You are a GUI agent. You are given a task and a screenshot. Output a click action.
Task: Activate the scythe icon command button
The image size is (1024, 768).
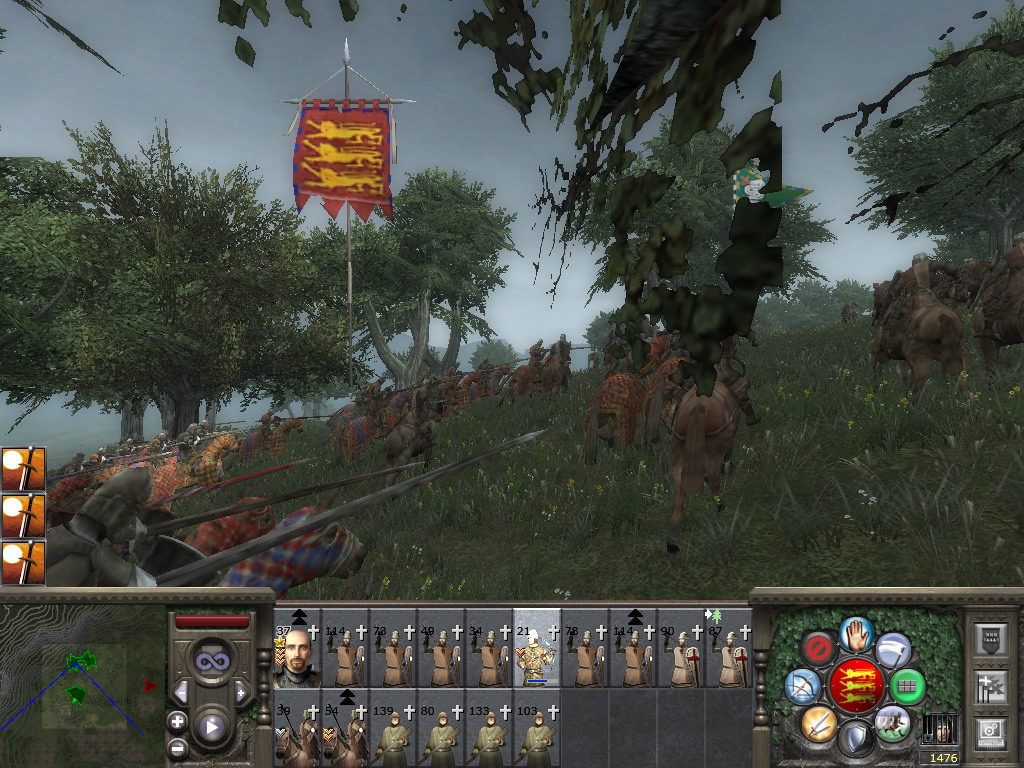point(894,650)
